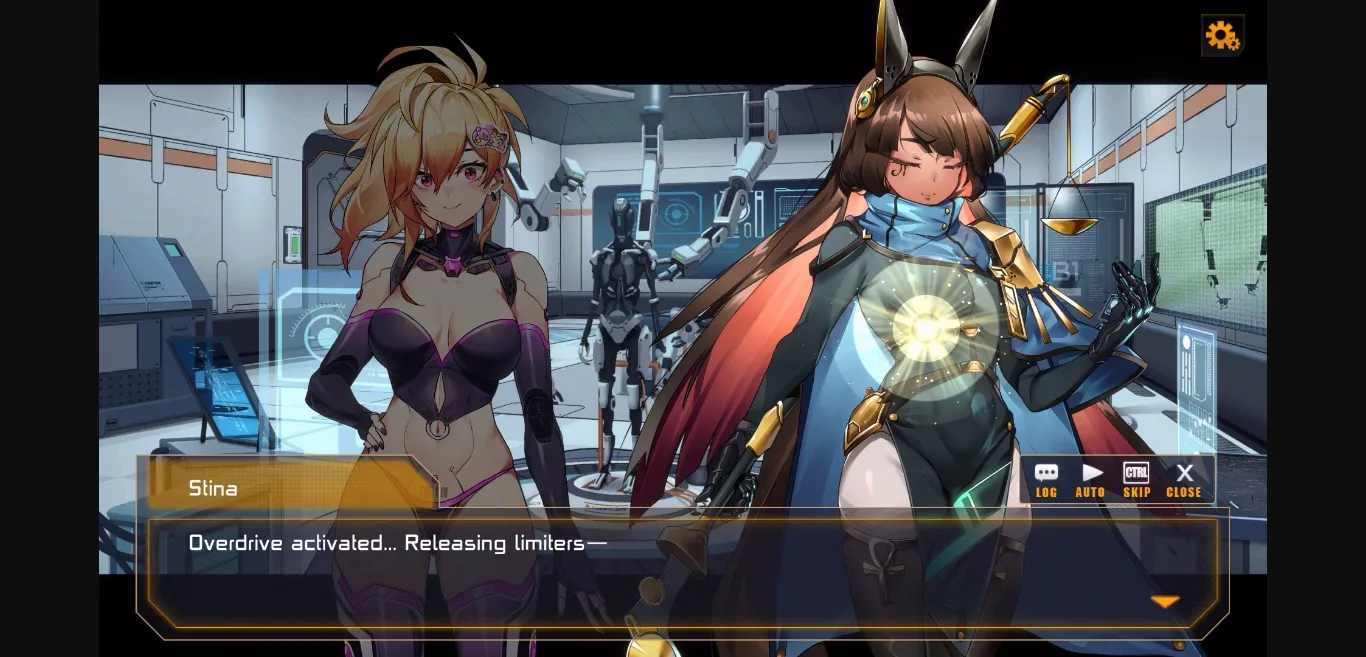This screenshot has height=657, width=1366.
Task: Close the dialogue box interface
Action: pyautogui.click(x=1184, y=479)
